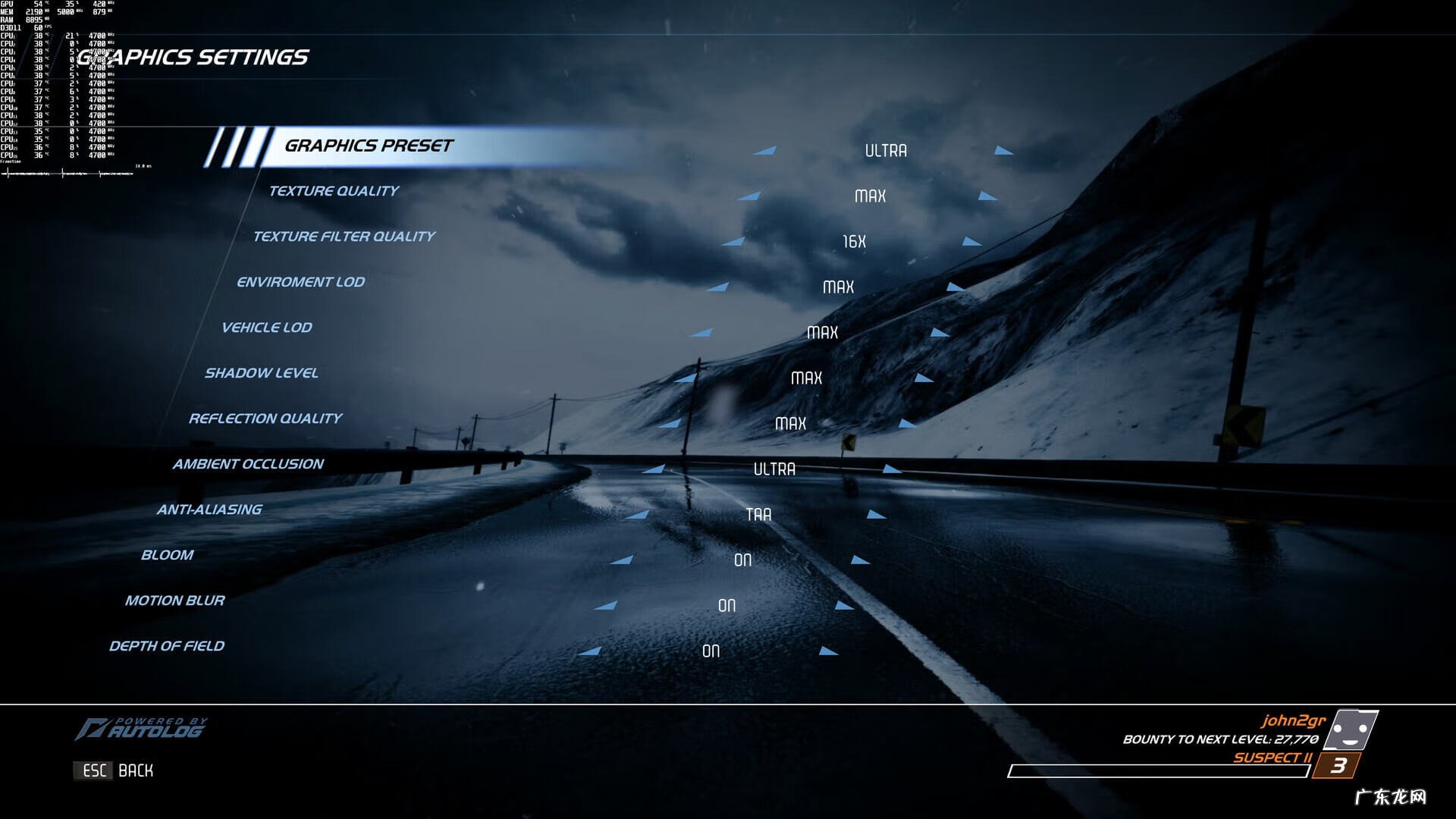The image size is (1456, 819).
Task: Select the Shadow Level entry
Action: tap(261, 373)
